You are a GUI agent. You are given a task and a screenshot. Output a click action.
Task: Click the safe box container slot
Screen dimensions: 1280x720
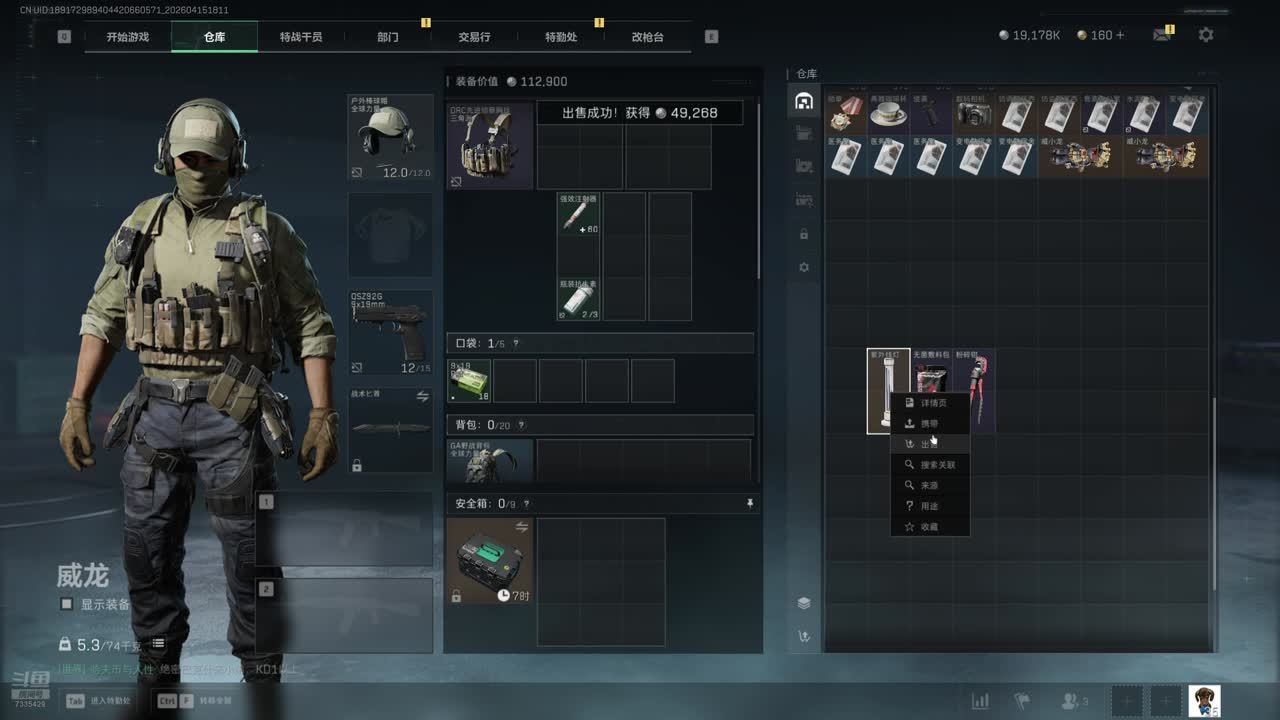[490, 561]
